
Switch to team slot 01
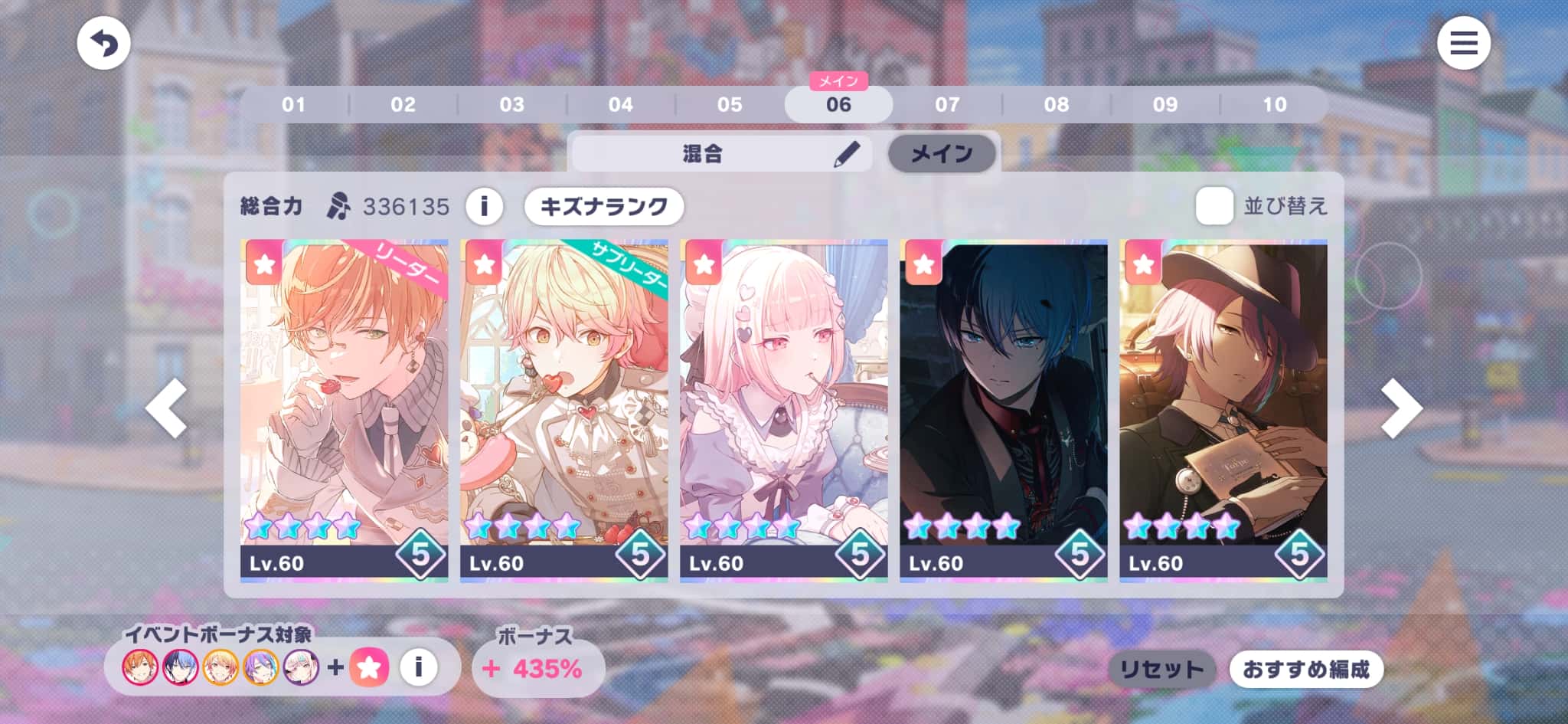coord(294,104)
